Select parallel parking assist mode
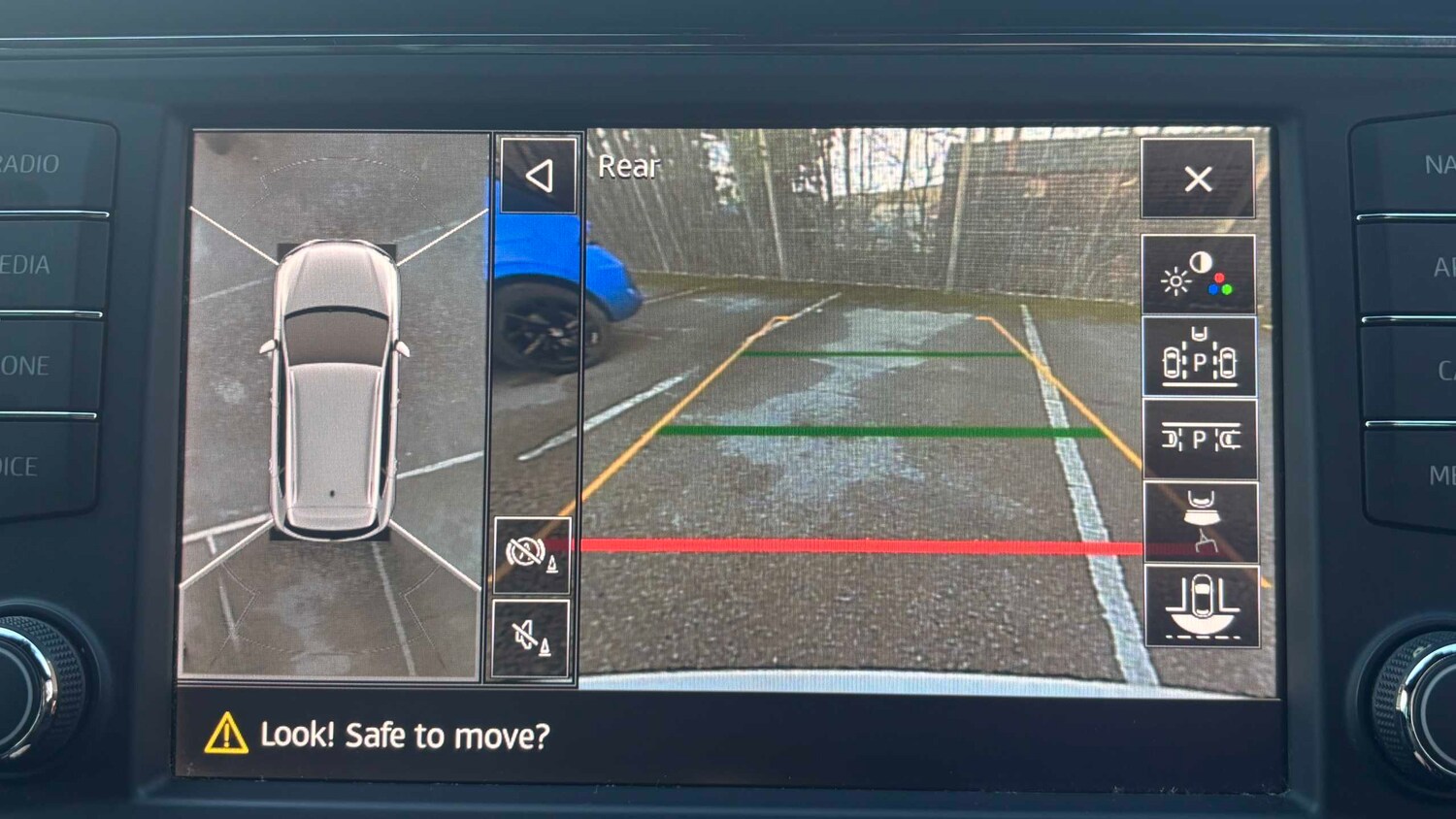This screenshot has height=819, width=1456. click(x=1201, y=439)
